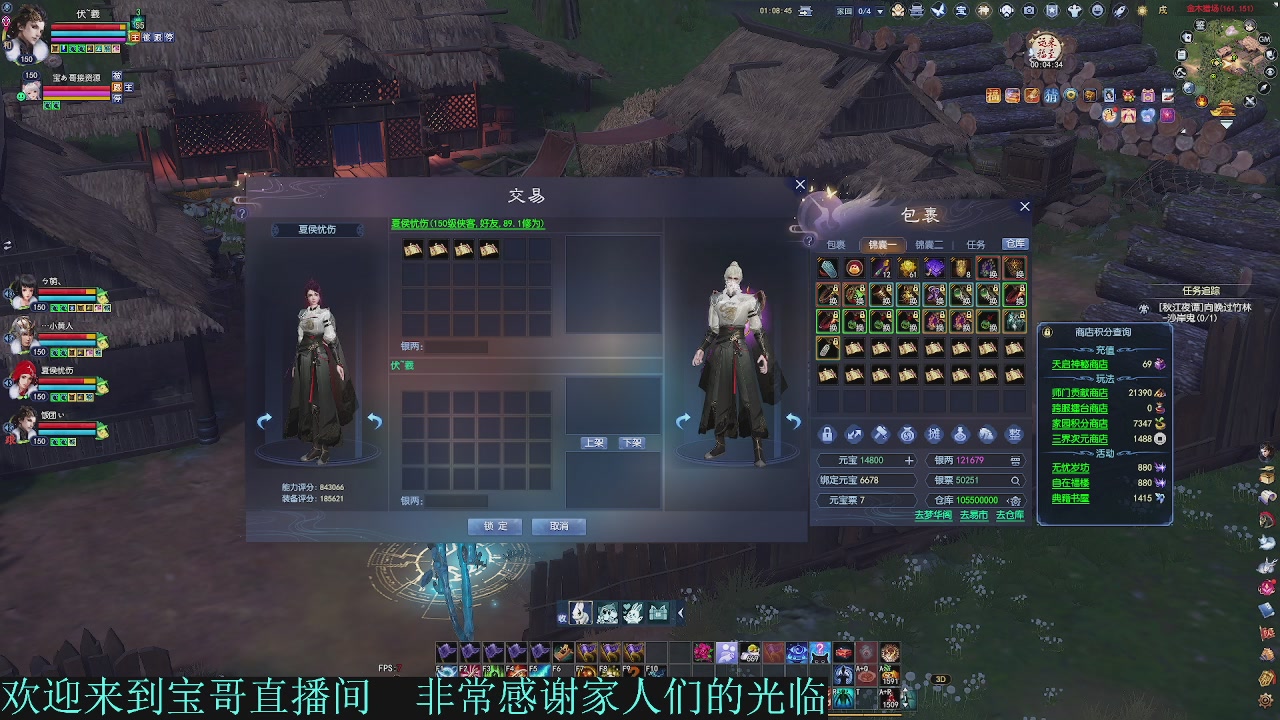Screen dimensions: 1280x720
Task: Toggle the inventory lock icon in bag panel
Action: 826,433
